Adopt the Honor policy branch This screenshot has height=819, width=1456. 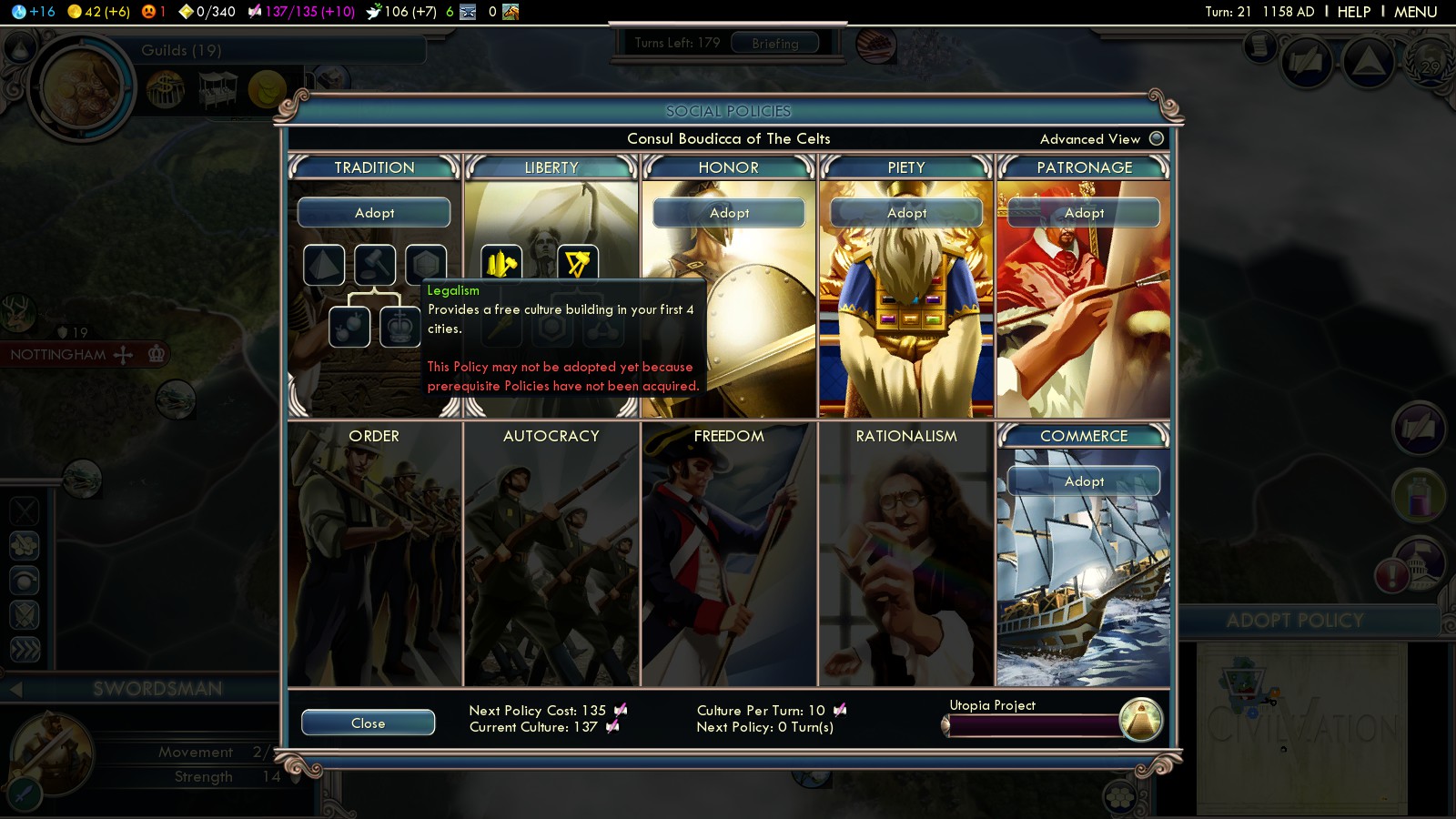729,212
